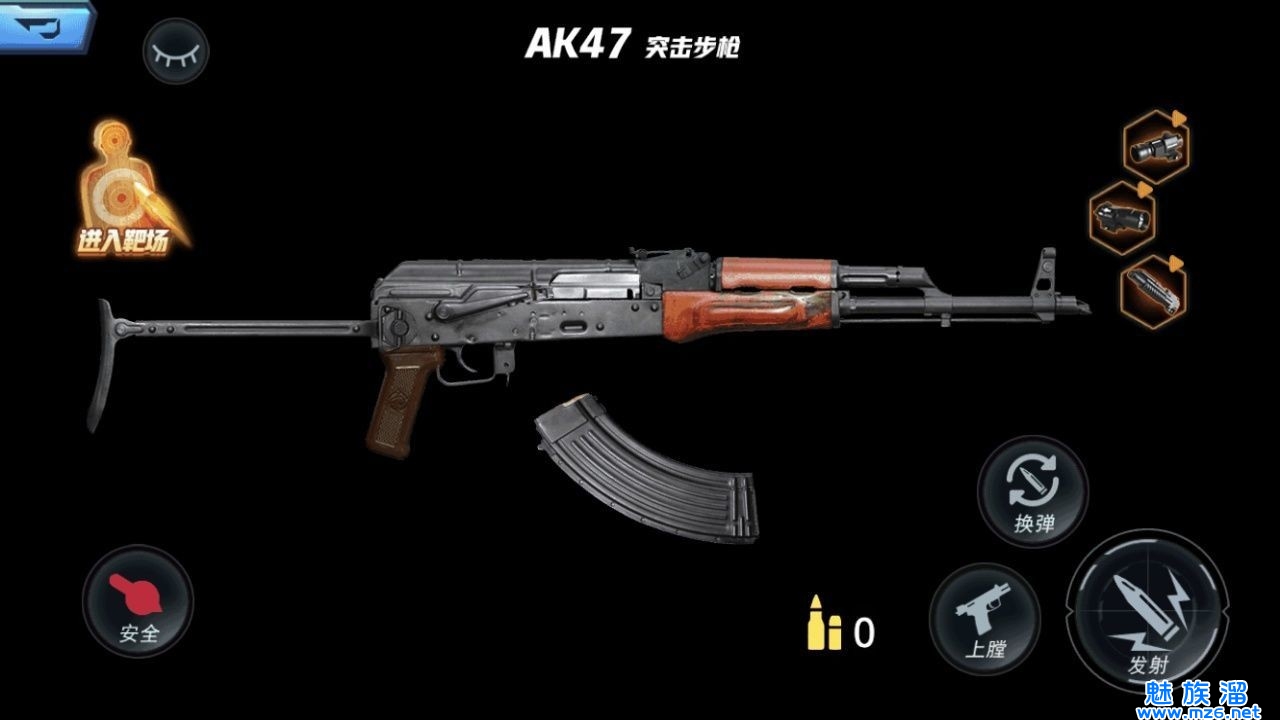
Task: Toggle the safety (安全) button
Action: pos(138,601)
